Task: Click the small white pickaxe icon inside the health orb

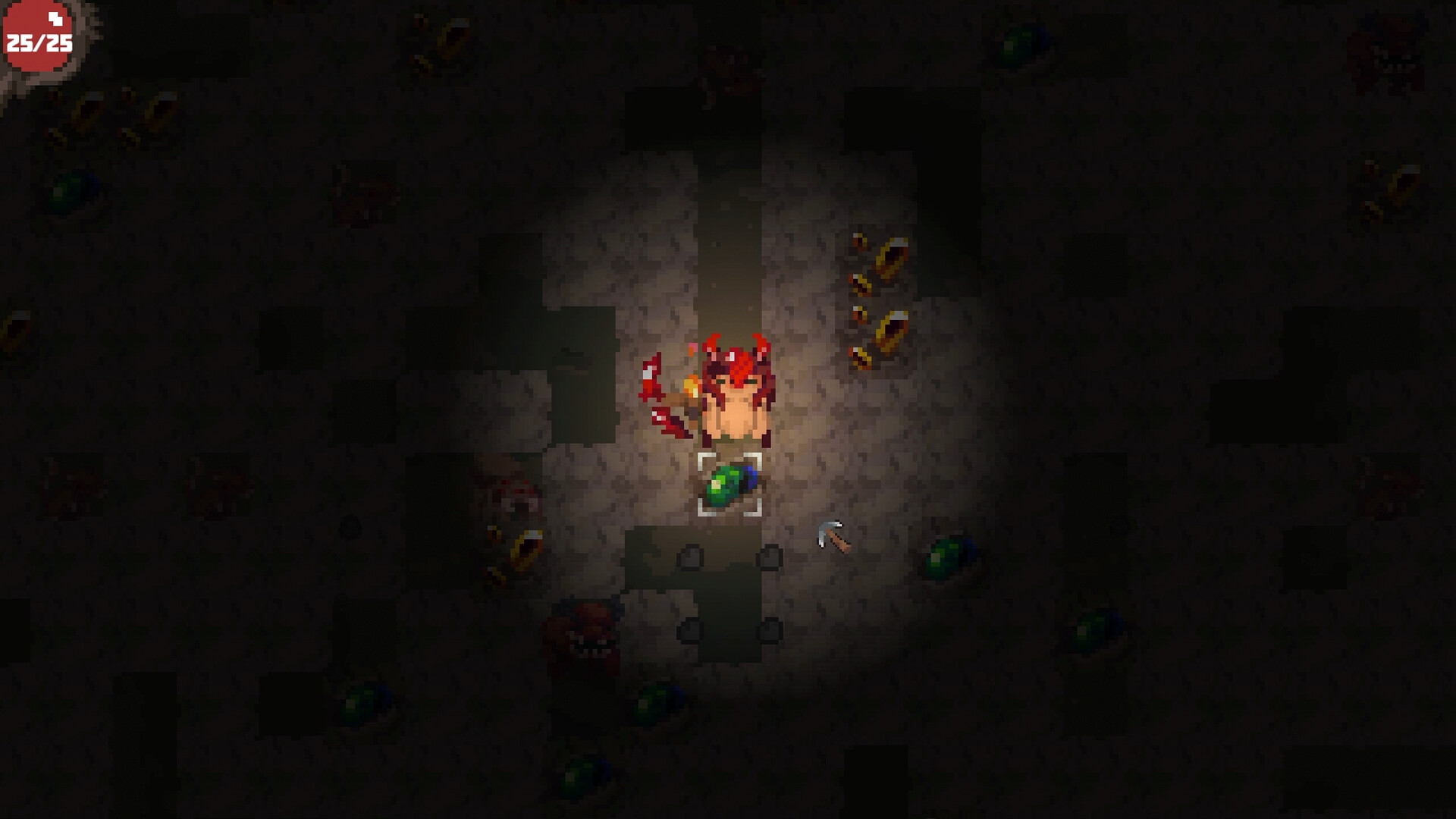Action: point(55,20)
